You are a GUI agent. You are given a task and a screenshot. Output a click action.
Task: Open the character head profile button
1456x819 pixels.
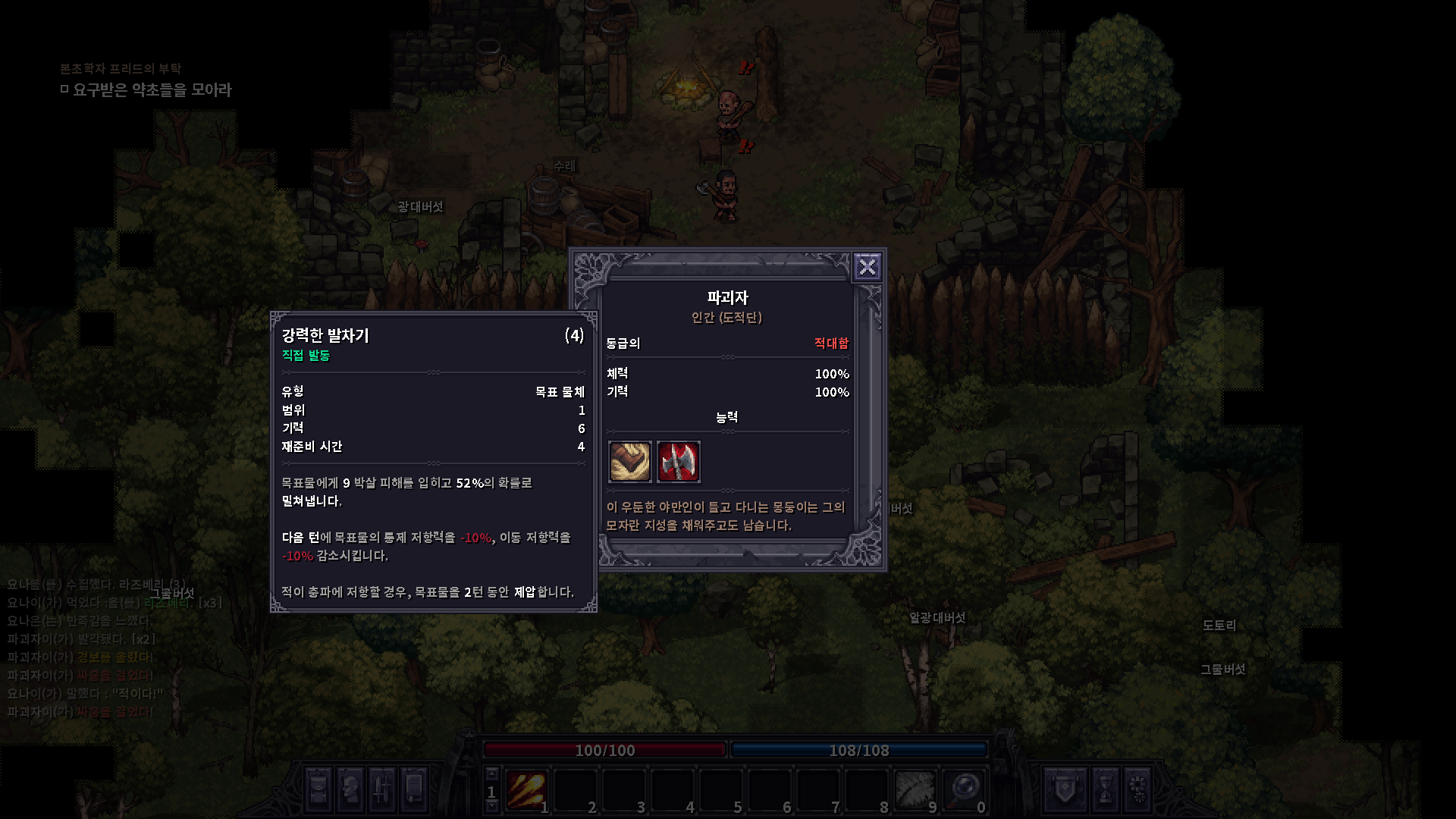pyautogui.click(x=350, y=789)
